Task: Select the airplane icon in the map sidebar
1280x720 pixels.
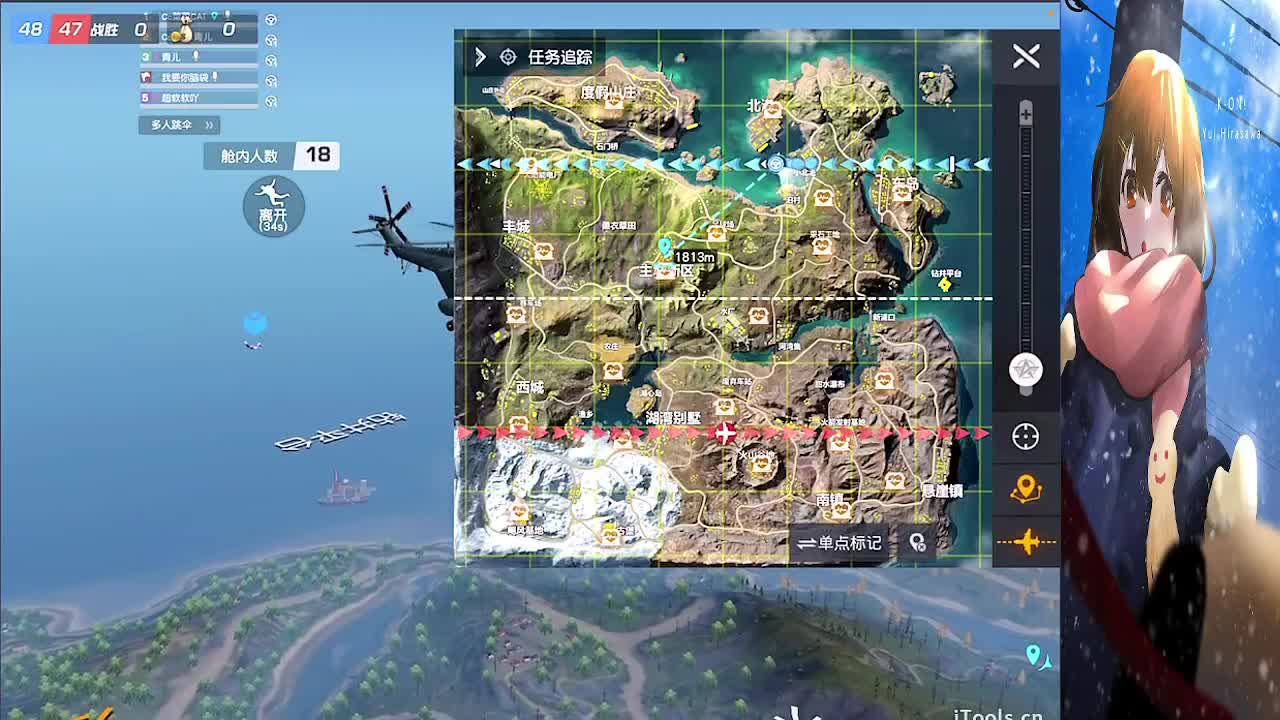Action: 1027,542
